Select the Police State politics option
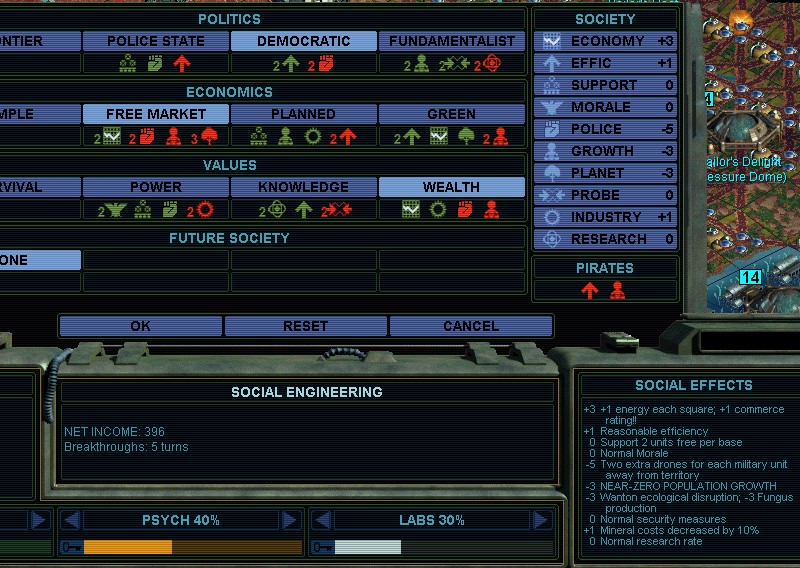Viewport: 800px width, 568px height. pos(155,41)
